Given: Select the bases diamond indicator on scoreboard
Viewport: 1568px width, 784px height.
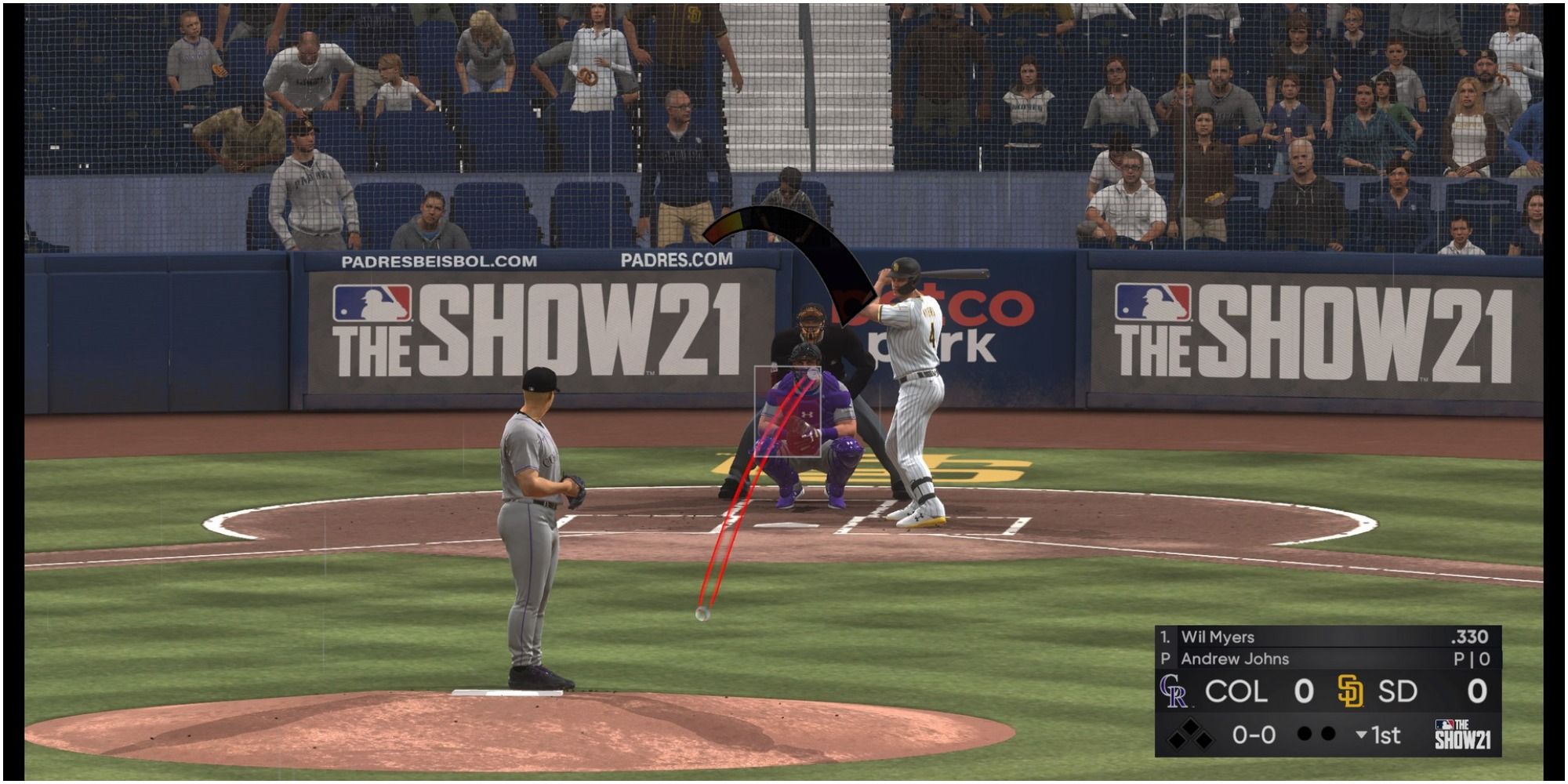Looking at the screenshot, I should pos(1191,734).
